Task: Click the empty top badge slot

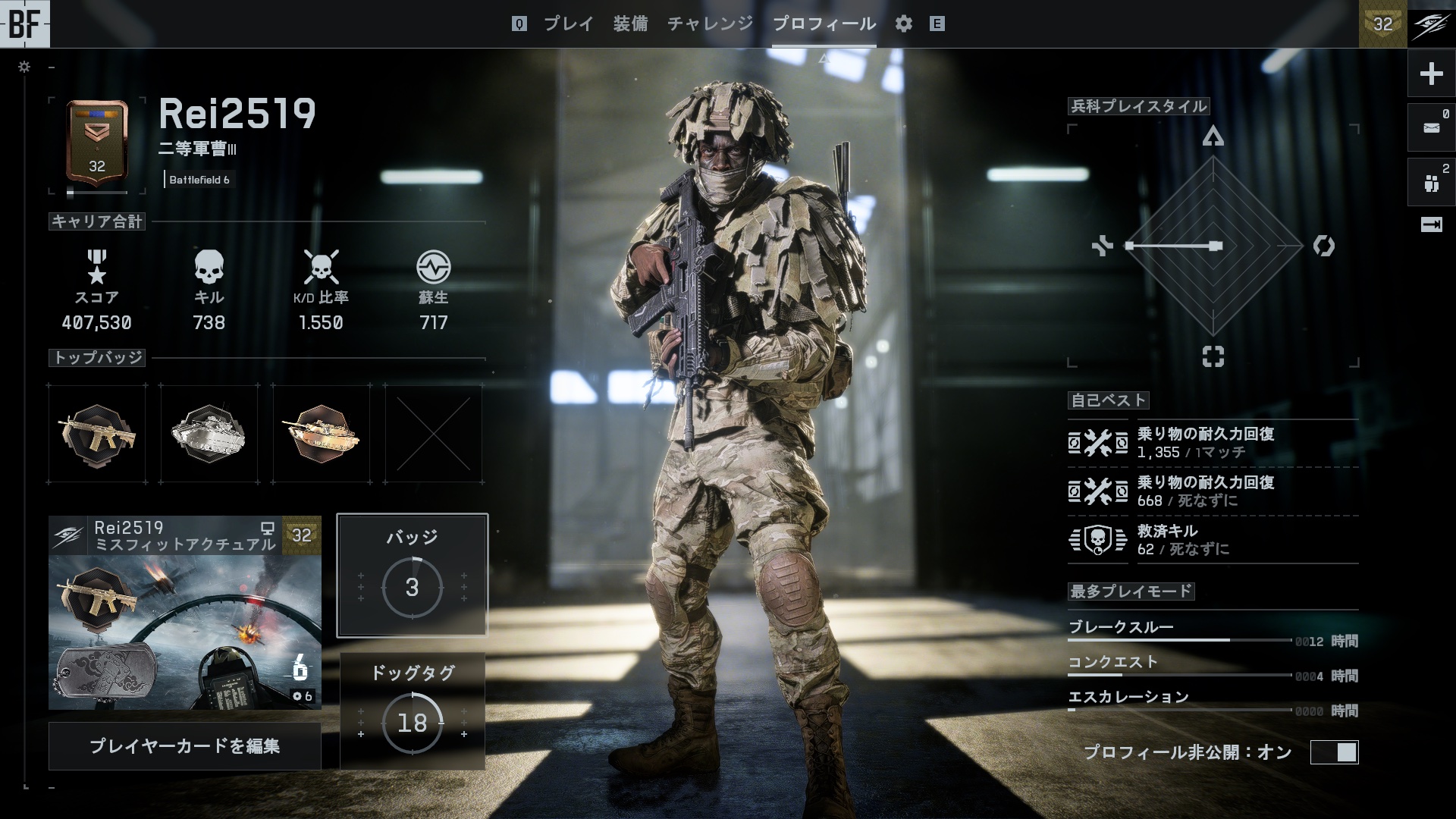Action: [434, 434]
